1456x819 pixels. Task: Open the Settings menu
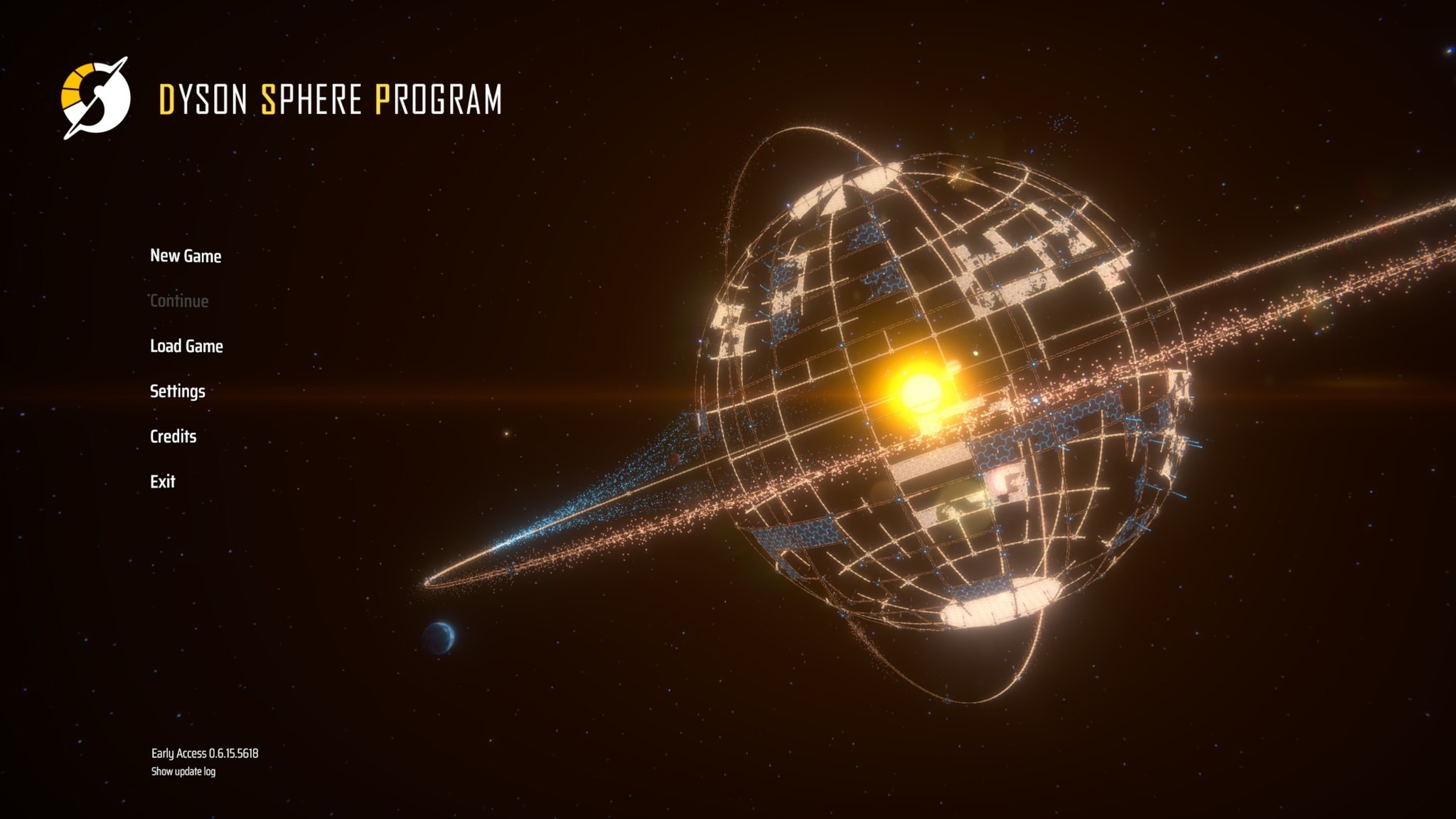click(176, 390)
